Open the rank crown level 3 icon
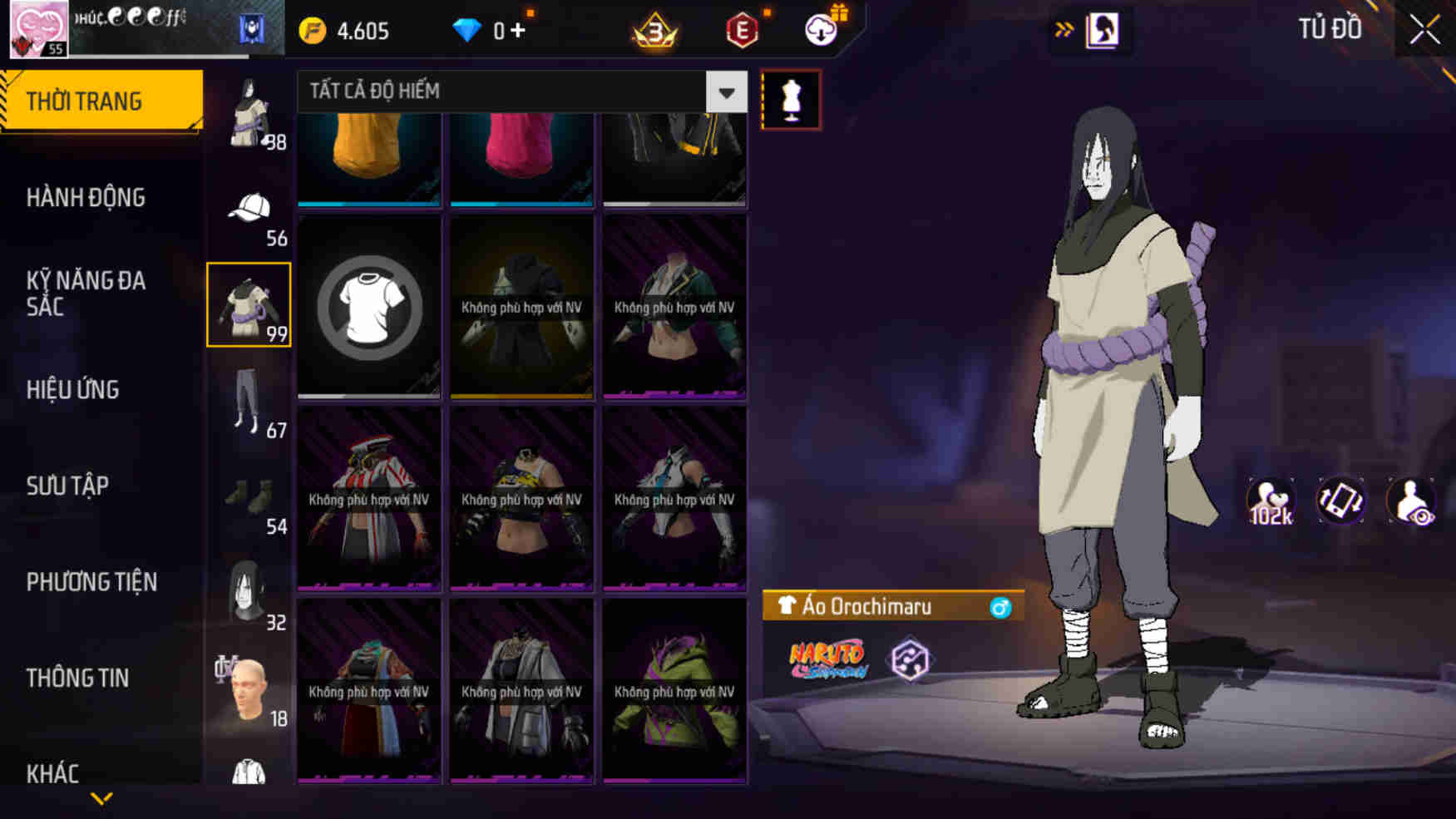The width and height of the screenshot is (1456, 819). click(656, 32)
